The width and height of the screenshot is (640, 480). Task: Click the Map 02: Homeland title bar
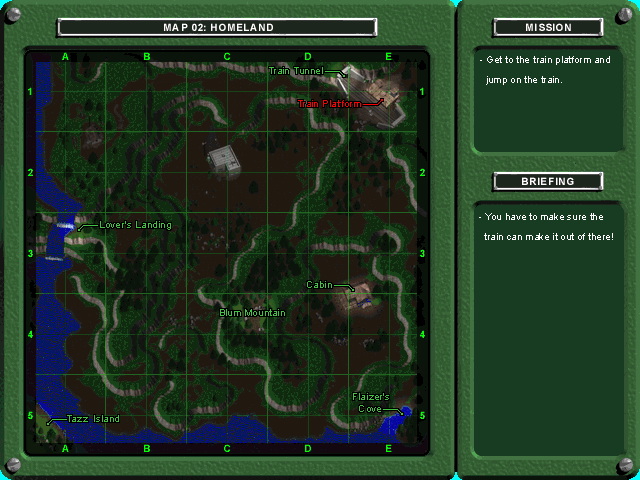[217, 28]
